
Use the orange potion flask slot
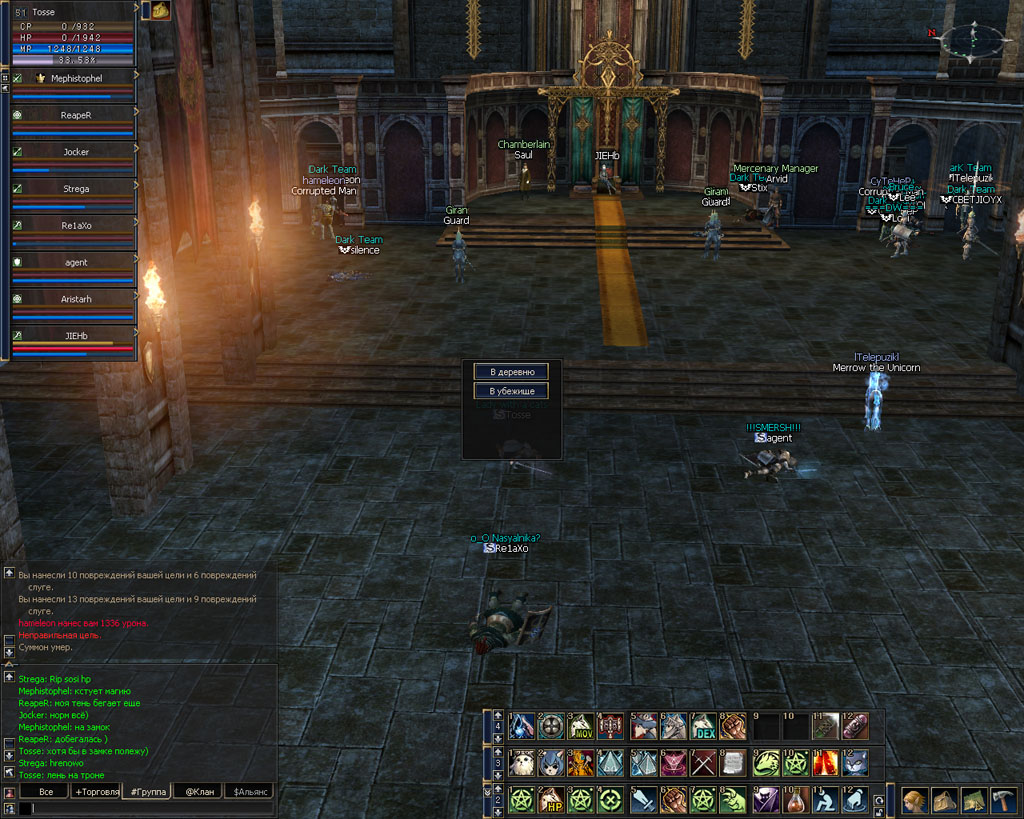click(795, 800)
